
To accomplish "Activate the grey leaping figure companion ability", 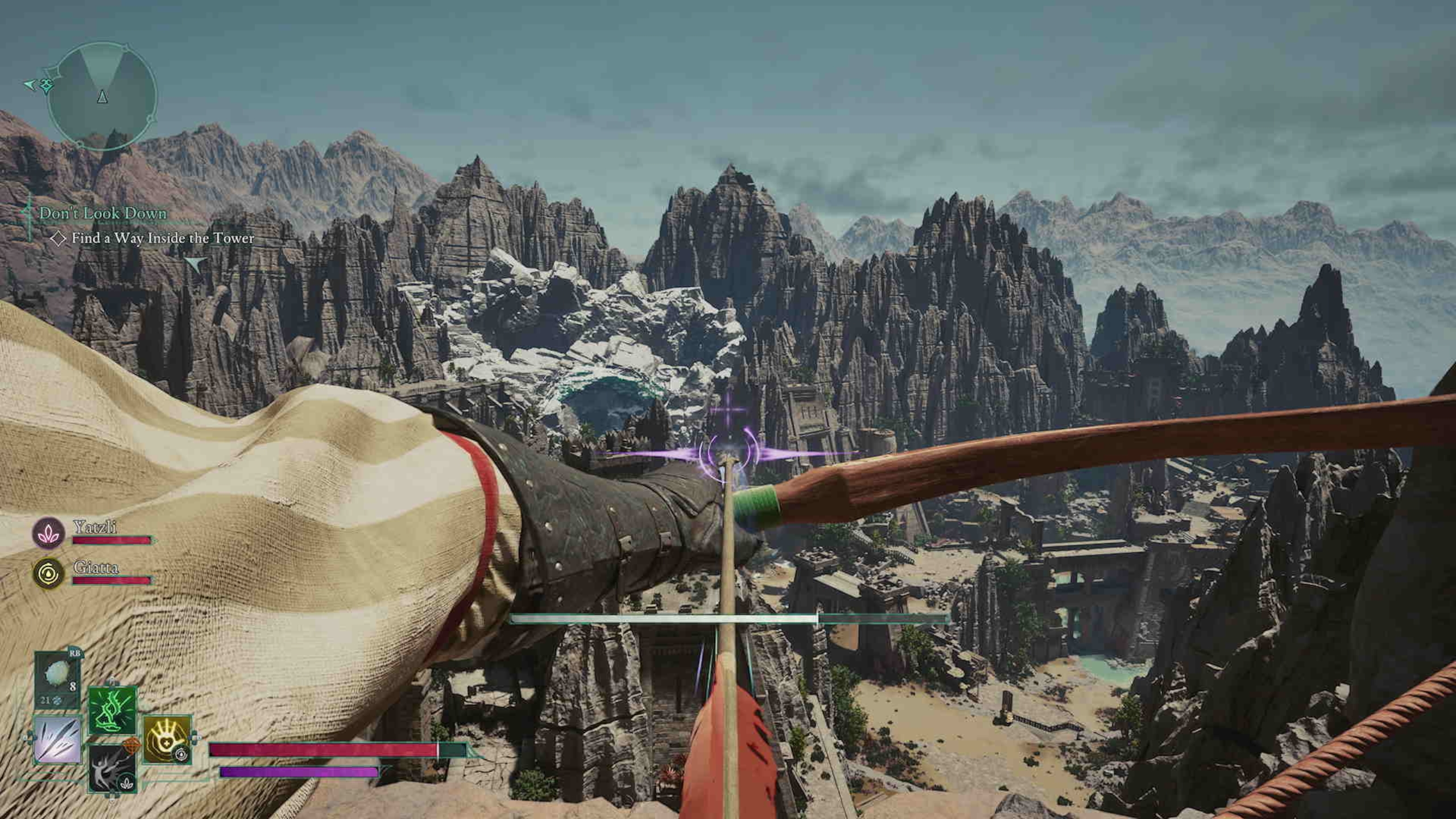I will point(113,768).
